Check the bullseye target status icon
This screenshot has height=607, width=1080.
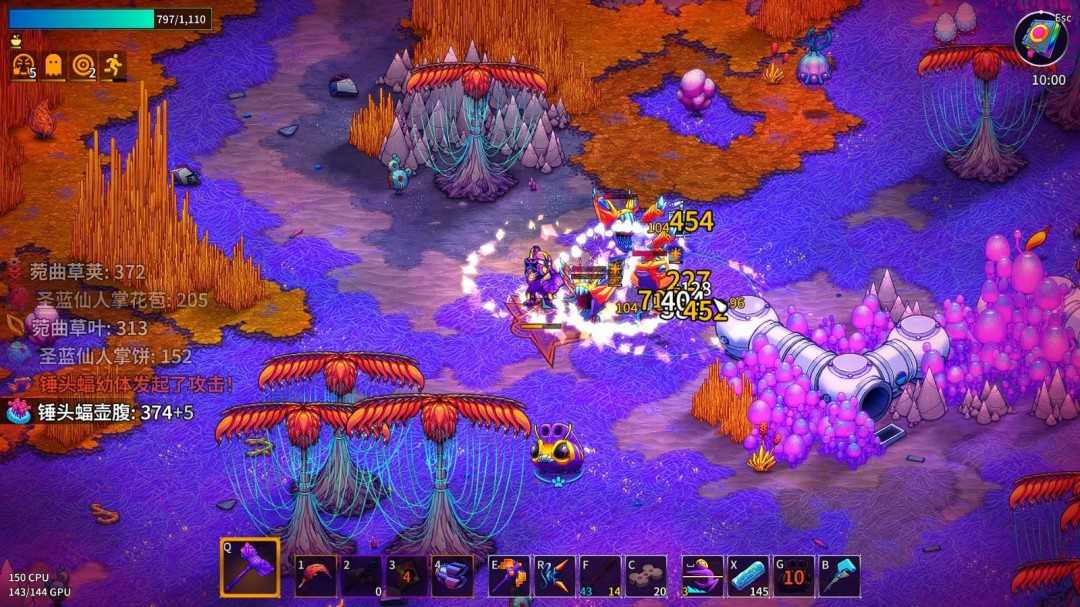click(83, 66)
